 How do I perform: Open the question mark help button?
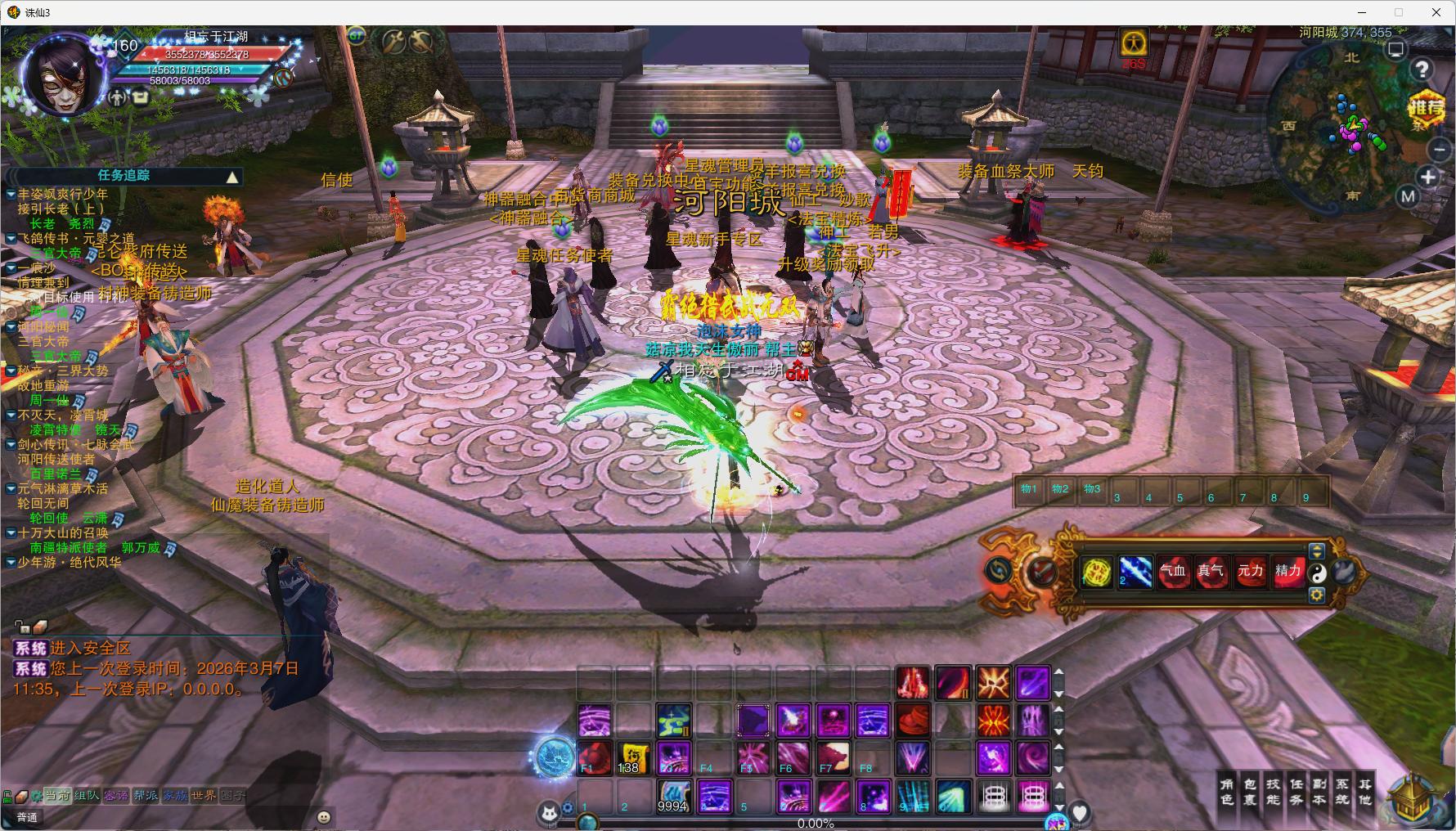coord(1422,70)
